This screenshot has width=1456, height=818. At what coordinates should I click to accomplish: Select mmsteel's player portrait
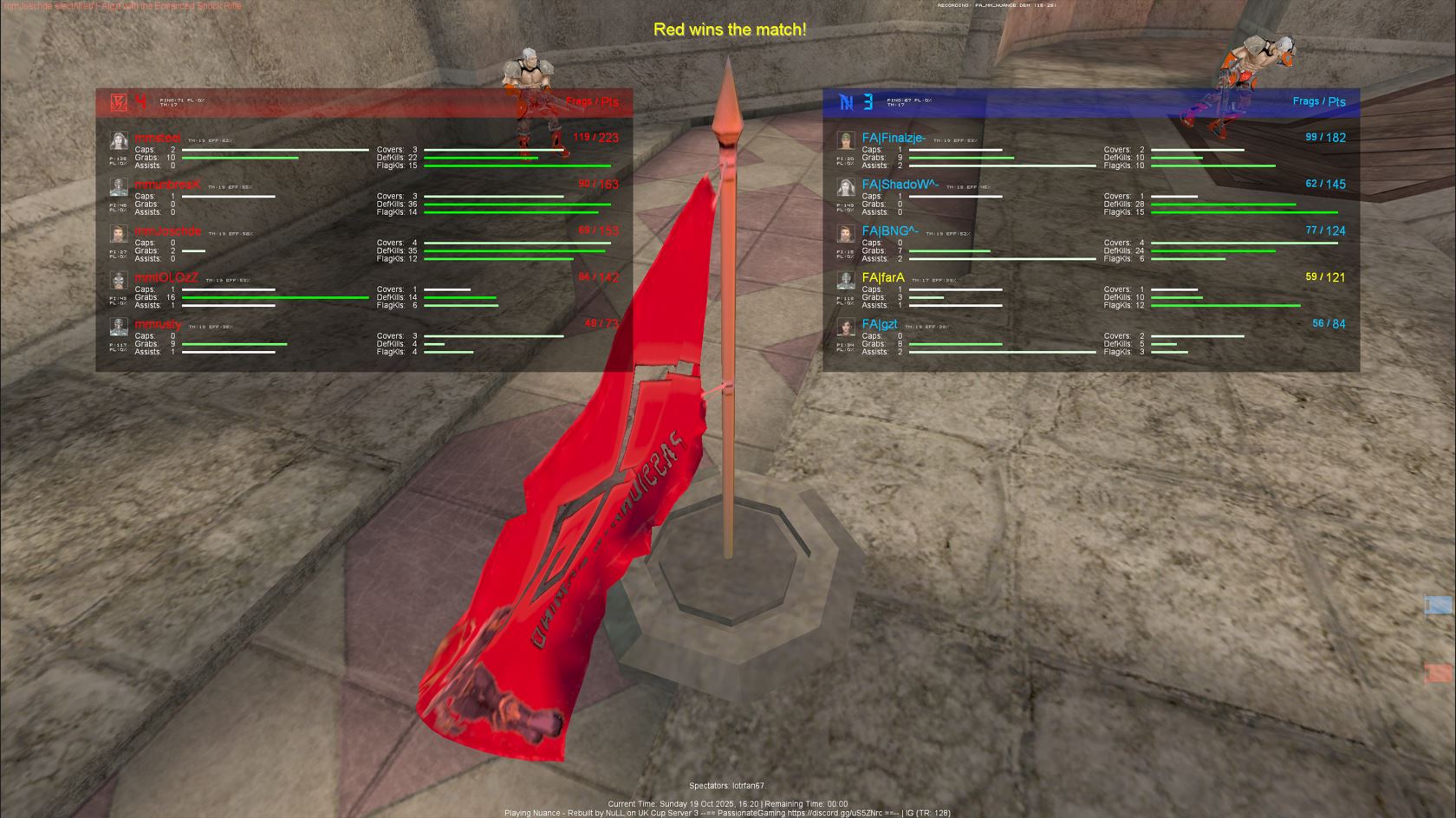click(119, 142)
